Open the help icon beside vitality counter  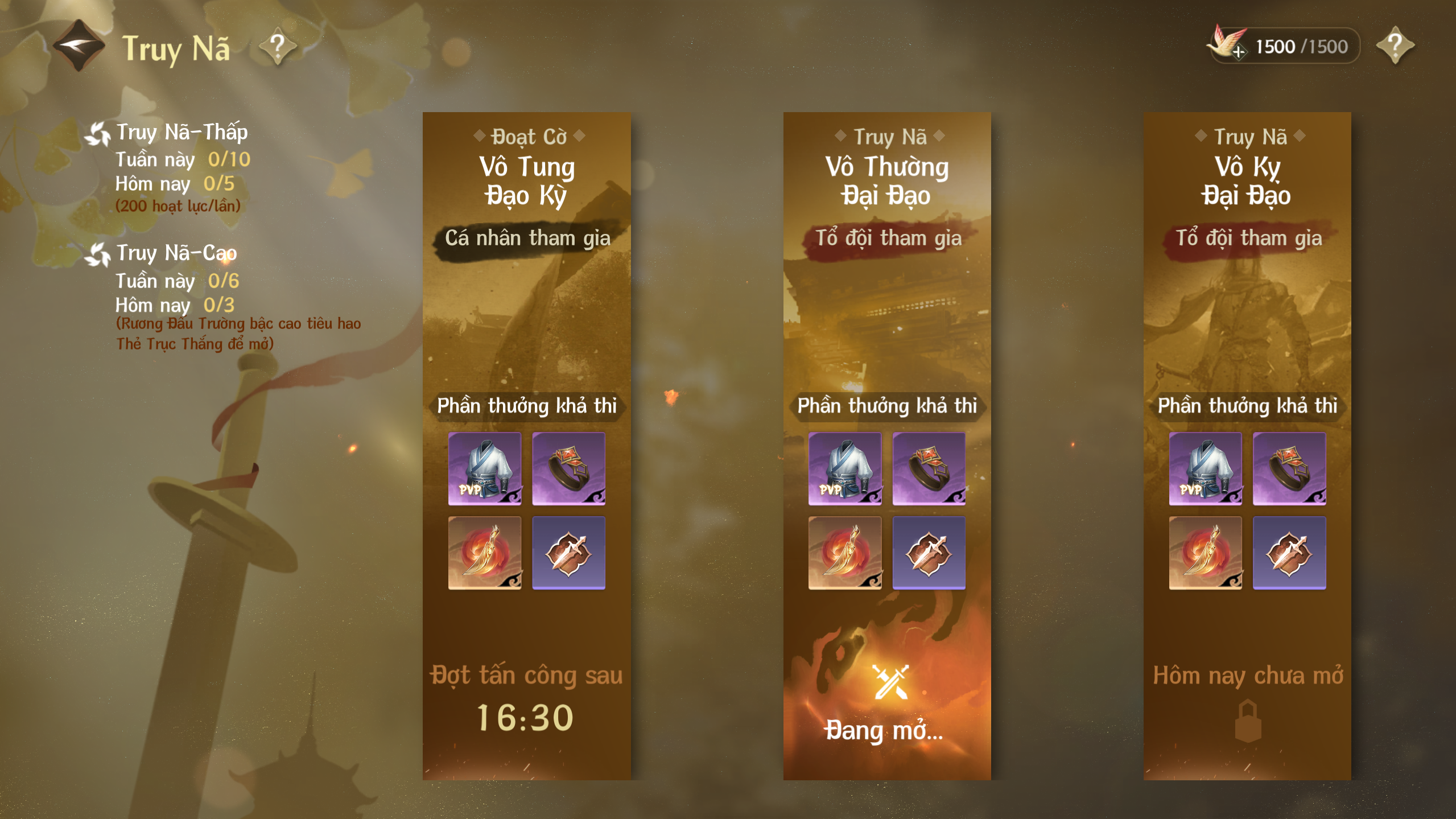1395,46
